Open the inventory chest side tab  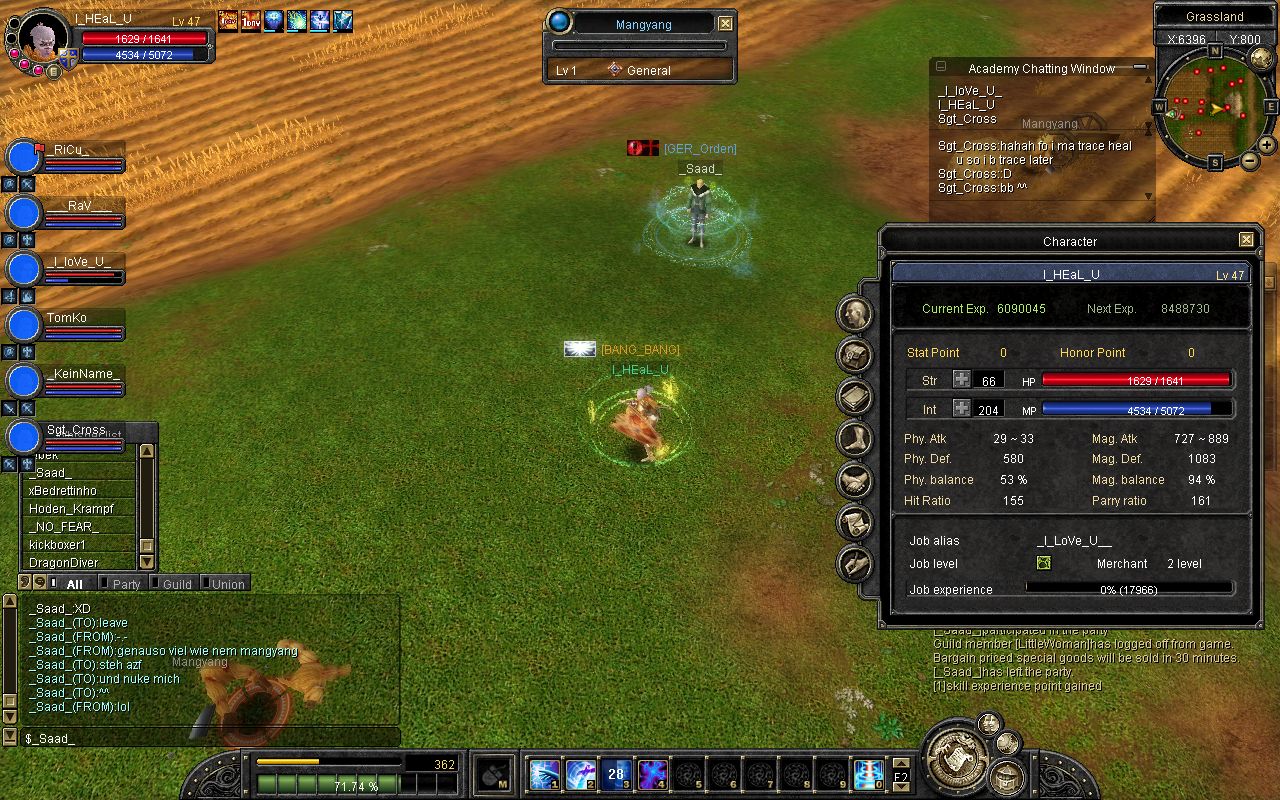click(x=854, y=353)
